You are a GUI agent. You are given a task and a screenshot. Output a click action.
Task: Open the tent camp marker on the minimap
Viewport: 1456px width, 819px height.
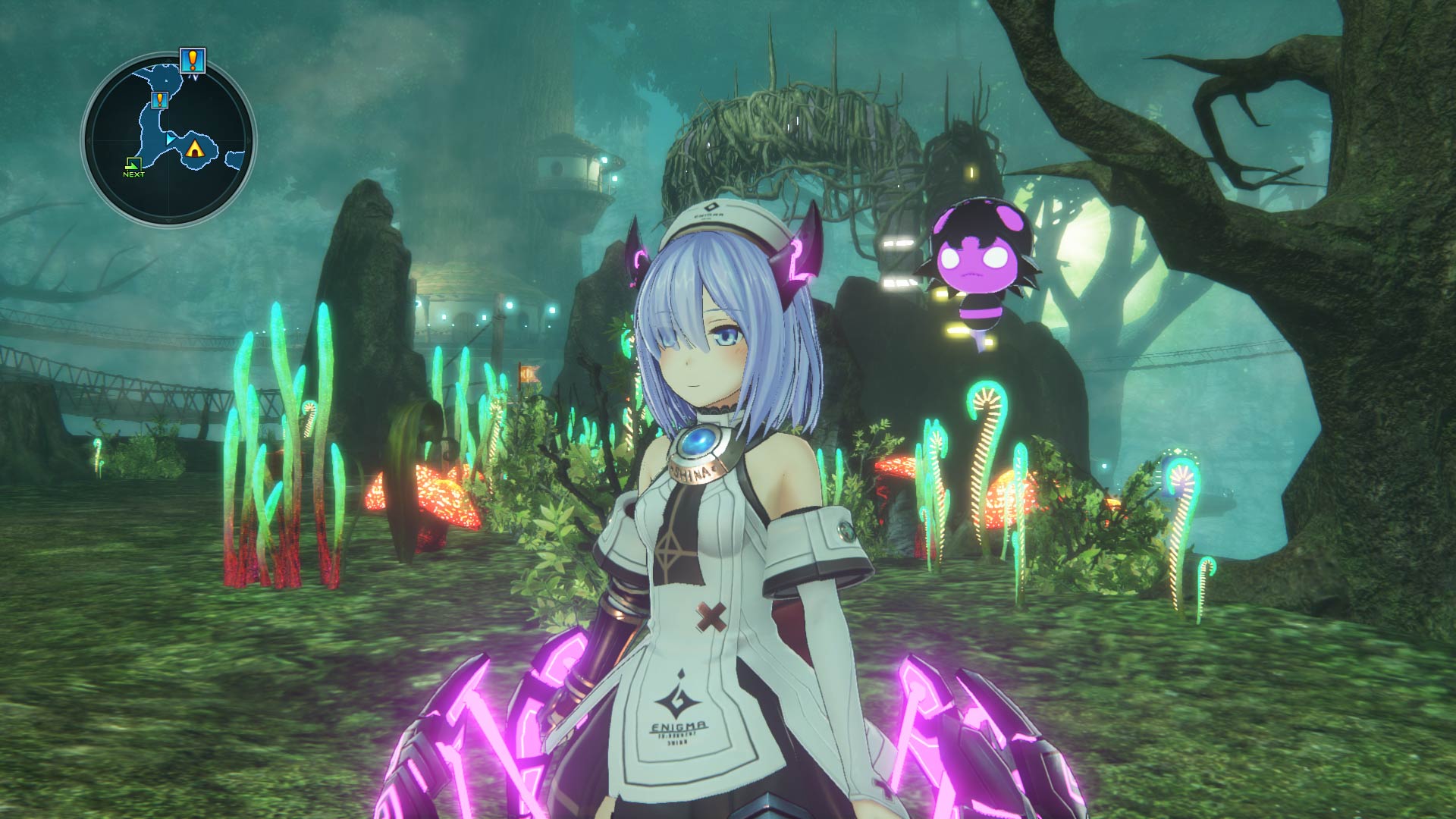click(x=196, y=149)
